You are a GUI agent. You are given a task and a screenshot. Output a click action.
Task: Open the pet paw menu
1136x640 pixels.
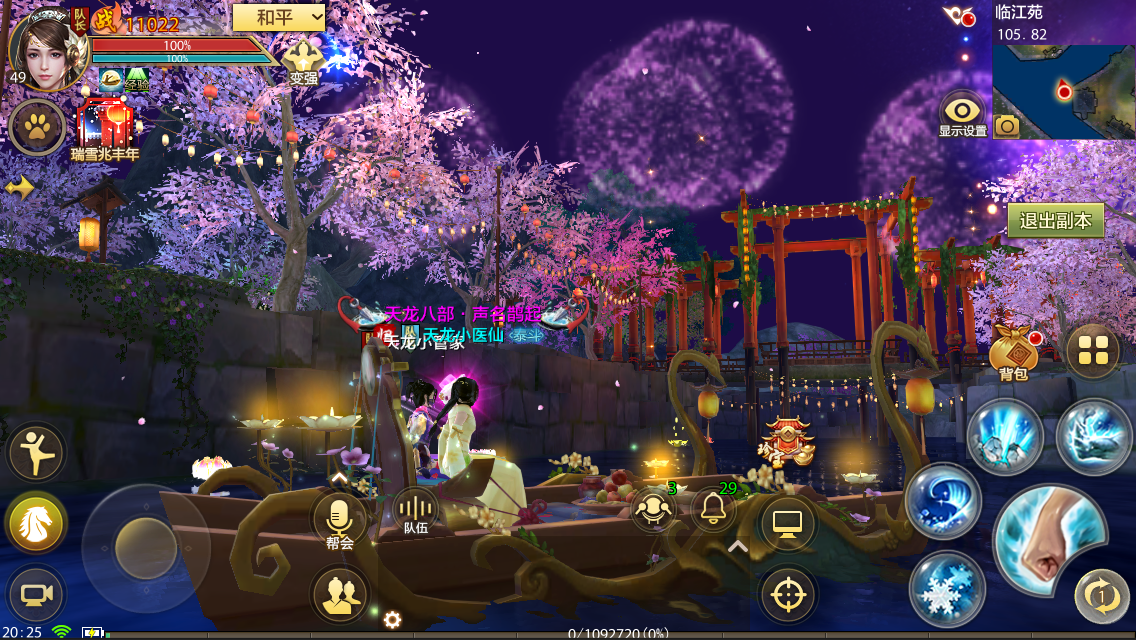[x=38, y=127]
